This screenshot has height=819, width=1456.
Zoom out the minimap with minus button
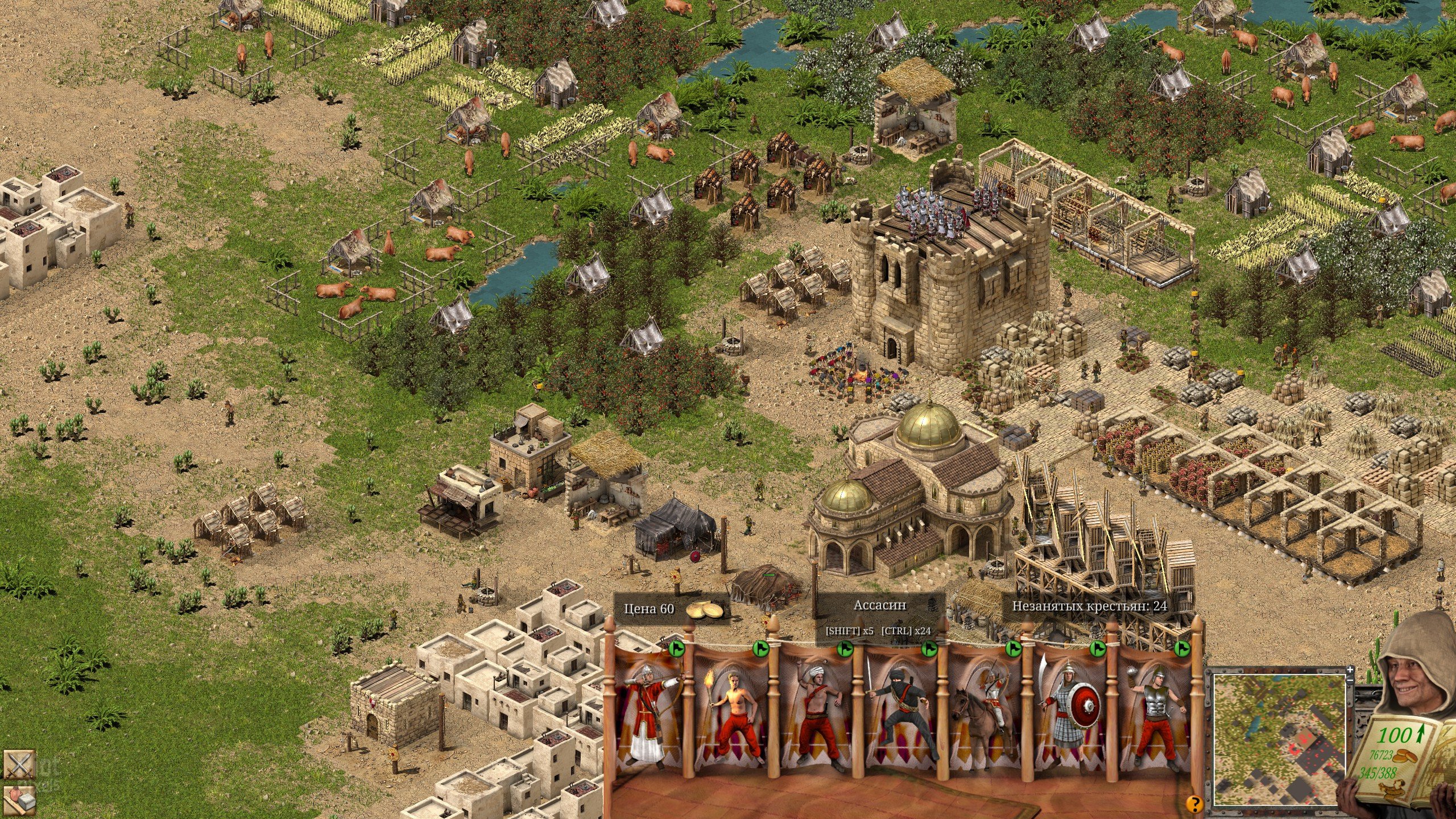click(x=1350, y=680)
